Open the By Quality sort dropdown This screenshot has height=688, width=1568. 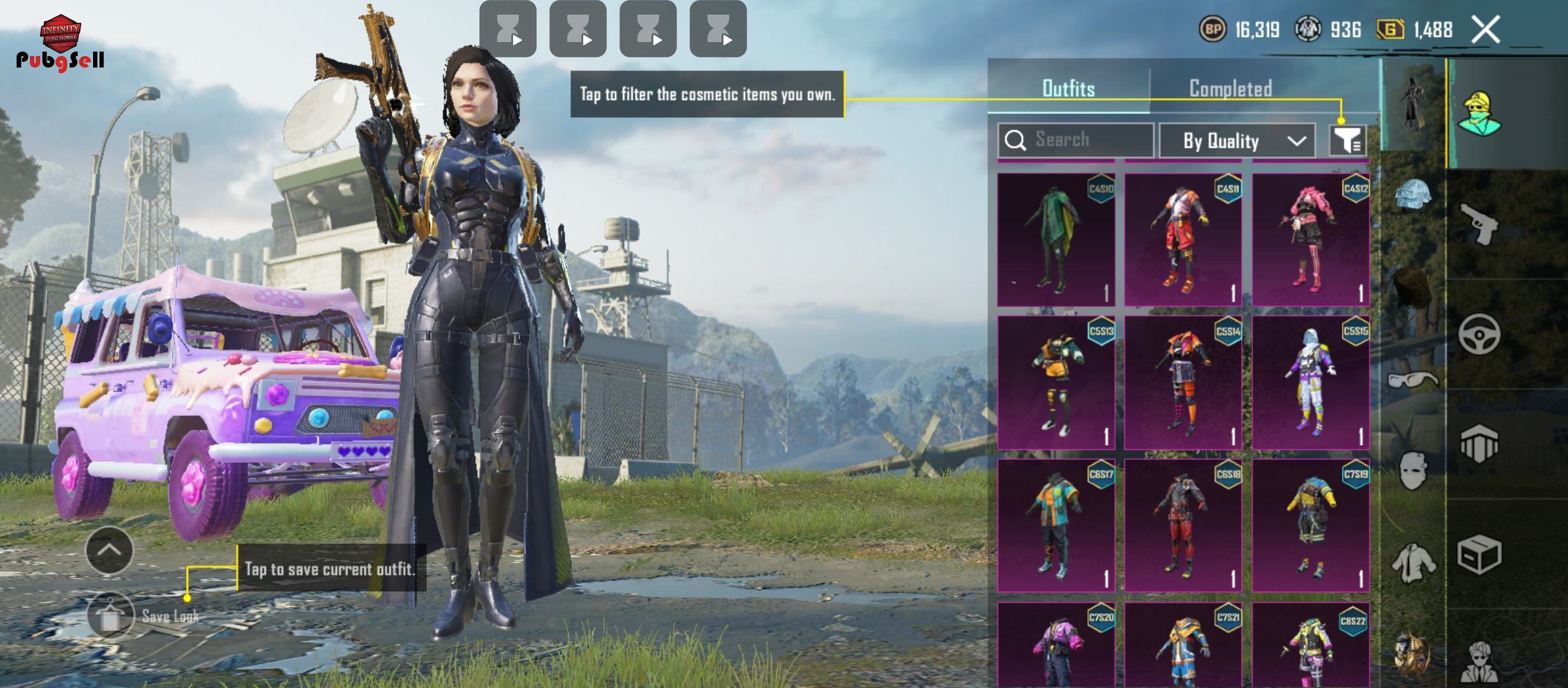1237,141
